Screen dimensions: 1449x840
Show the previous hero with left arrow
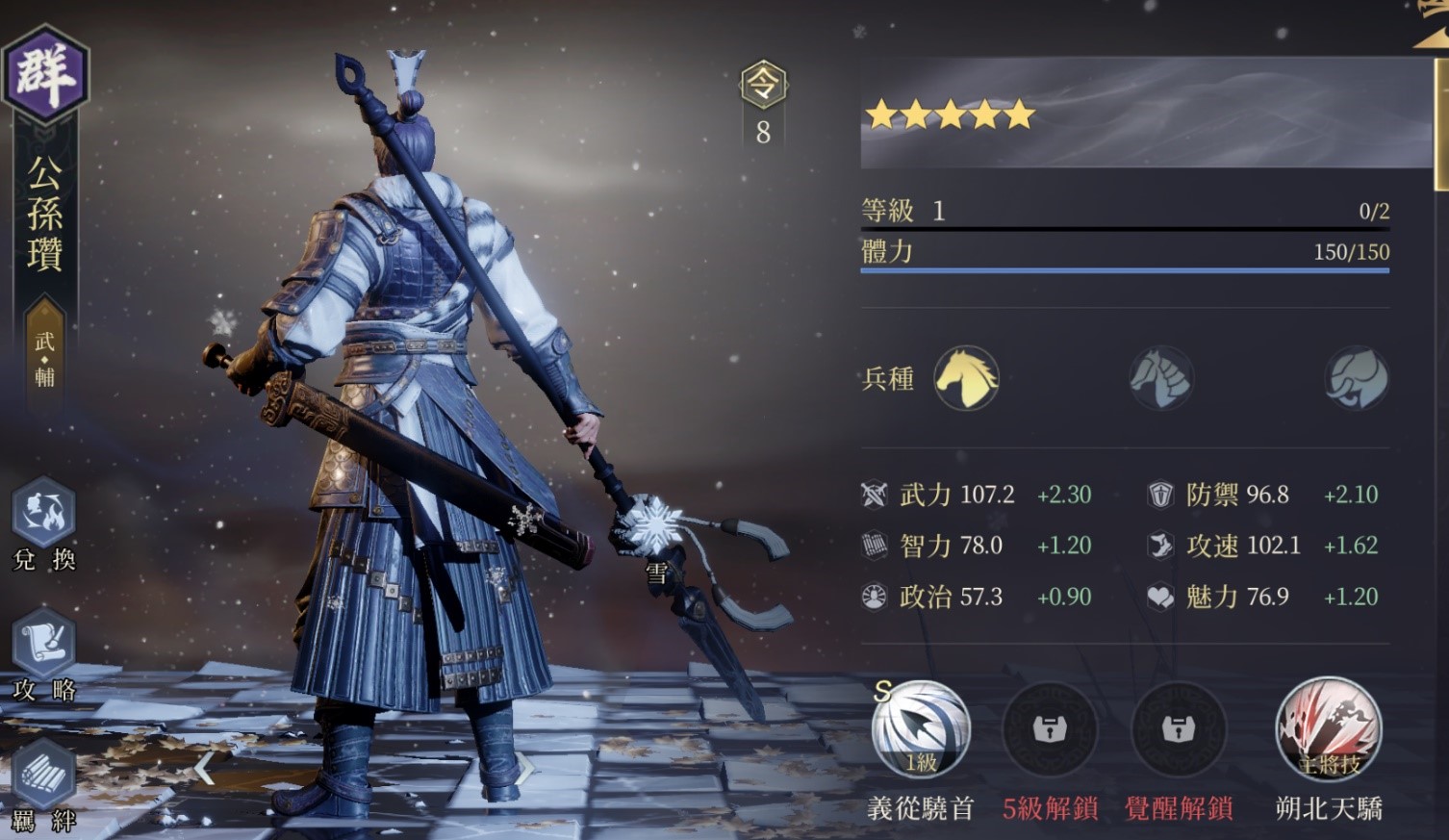(204, 768)
